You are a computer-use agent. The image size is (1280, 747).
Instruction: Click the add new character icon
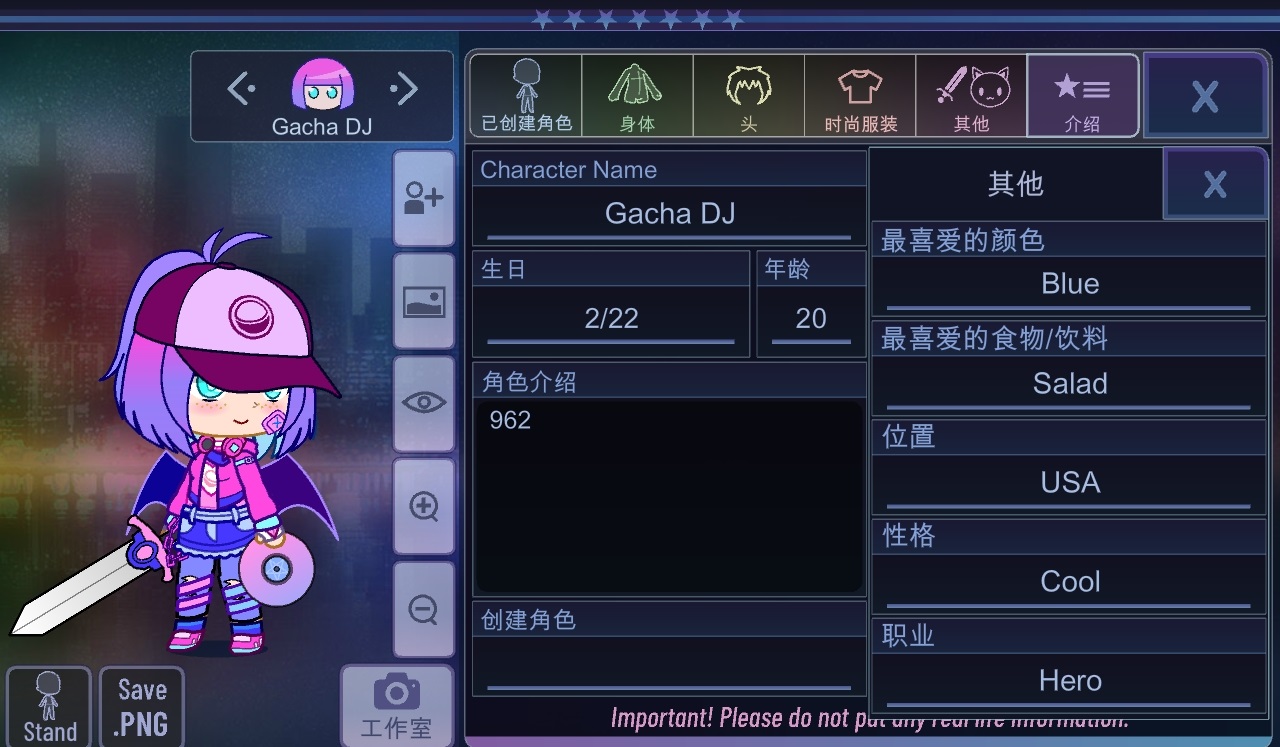[x=423, y=197]
